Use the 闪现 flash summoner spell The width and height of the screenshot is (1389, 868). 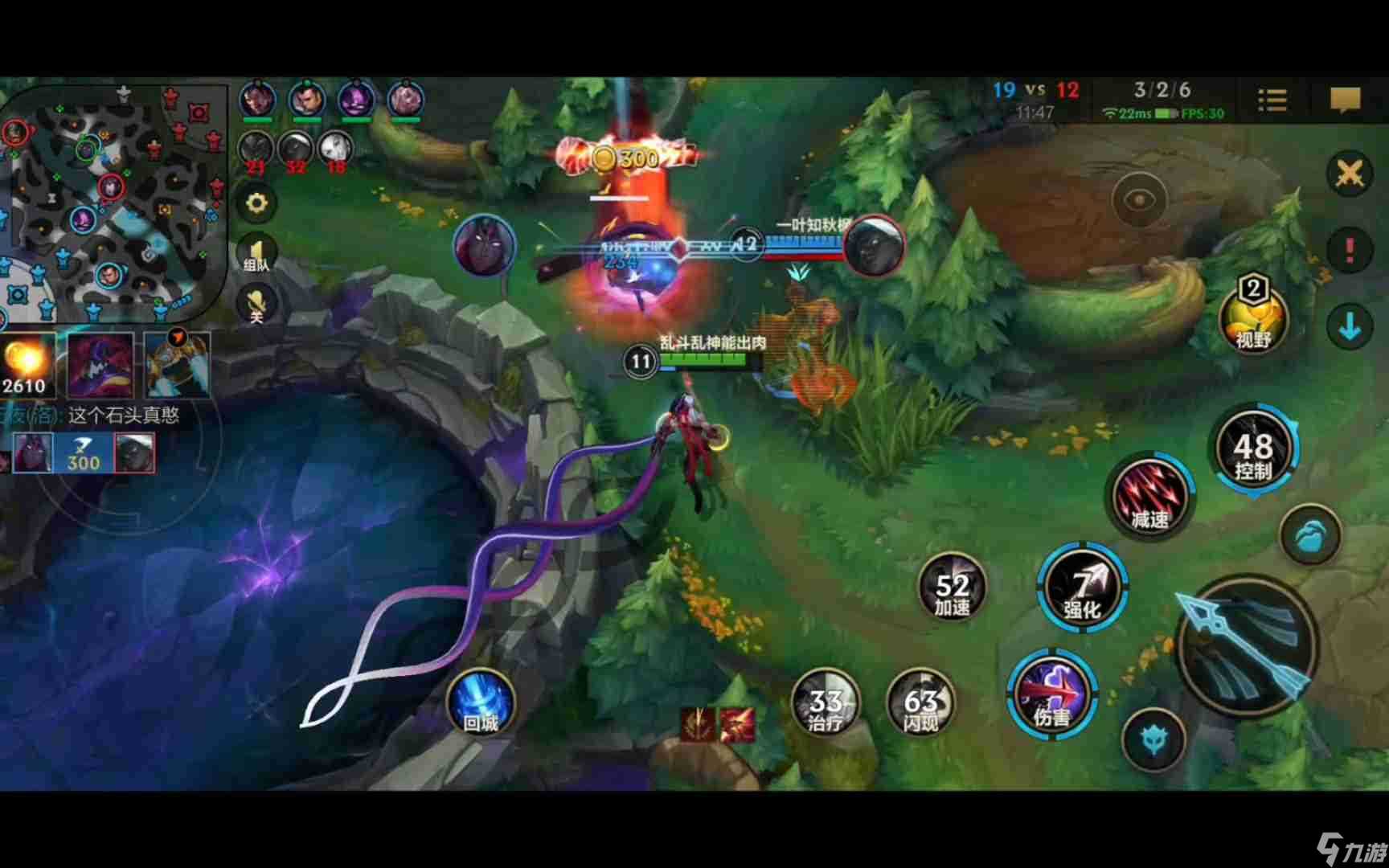920,704
